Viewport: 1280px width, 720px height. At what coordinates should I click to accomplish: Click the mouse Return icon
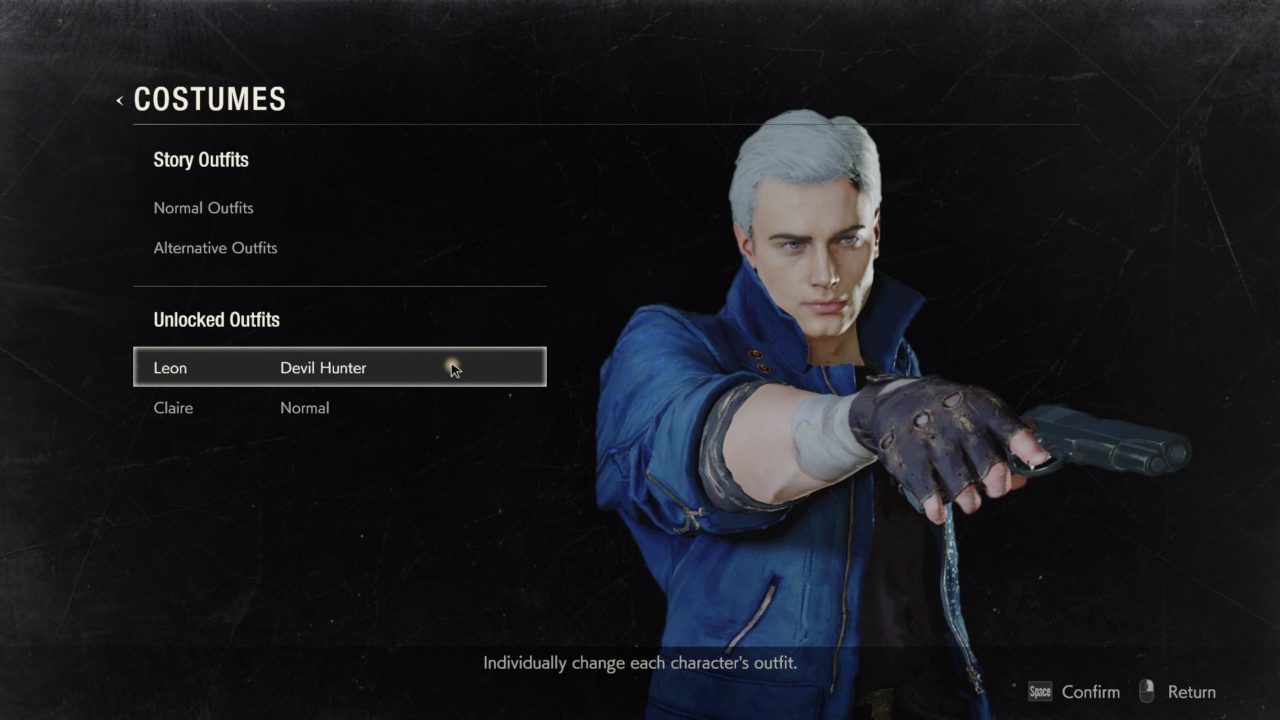tap(1144, 691)
